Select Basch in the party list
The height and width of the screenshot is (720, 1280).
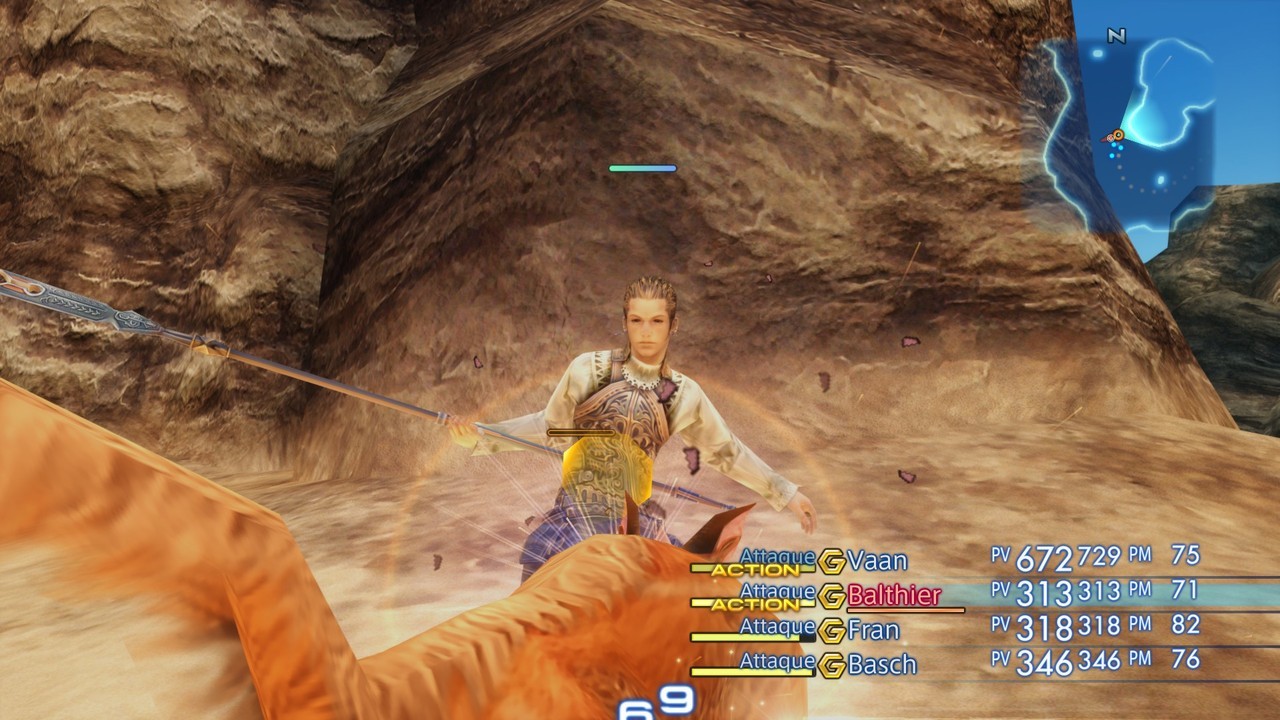[x=882, y=665]
